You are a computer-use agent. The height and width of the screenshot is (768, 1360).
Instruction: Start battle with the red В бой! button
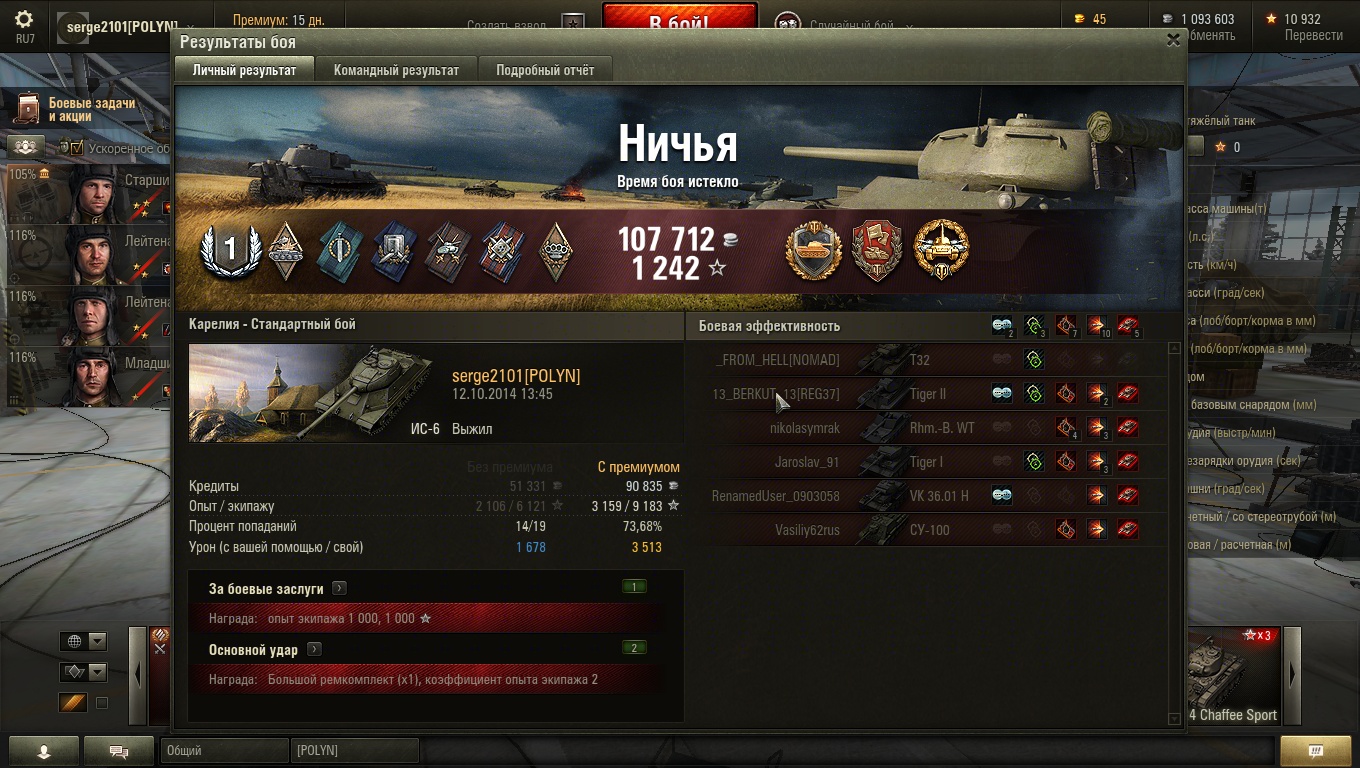tap(679, 20)
